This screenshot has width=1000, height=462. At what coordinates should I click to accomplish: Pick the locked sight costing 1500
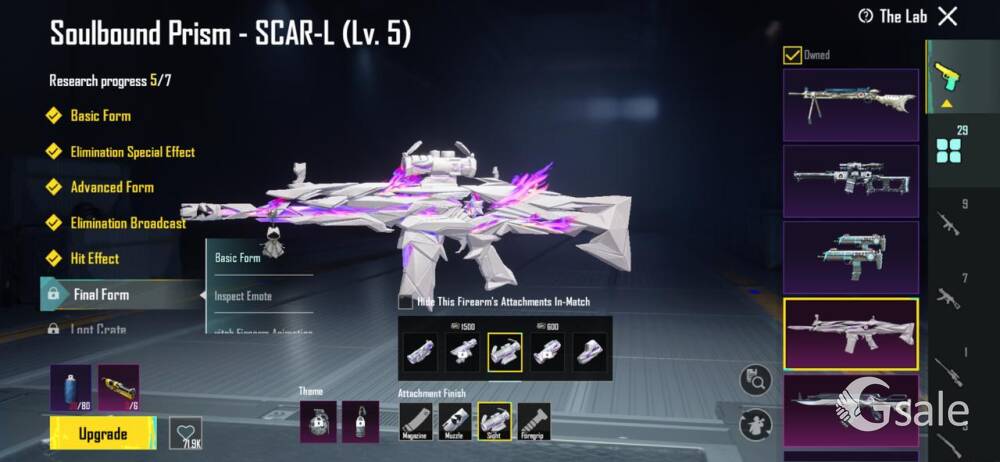coord(462,352)
